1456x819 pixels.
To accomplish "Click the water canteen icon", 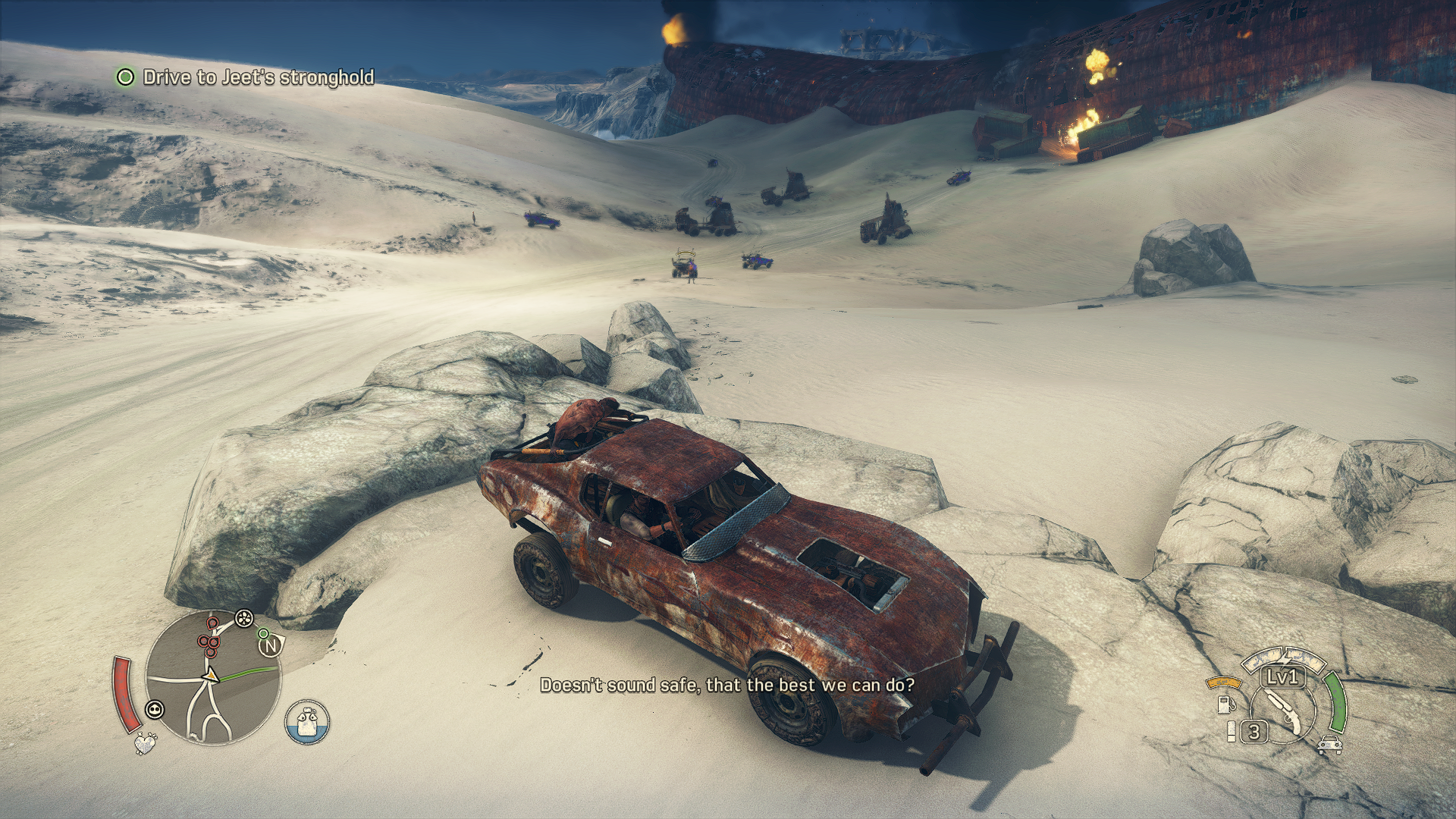I will [x=308, y=722].
